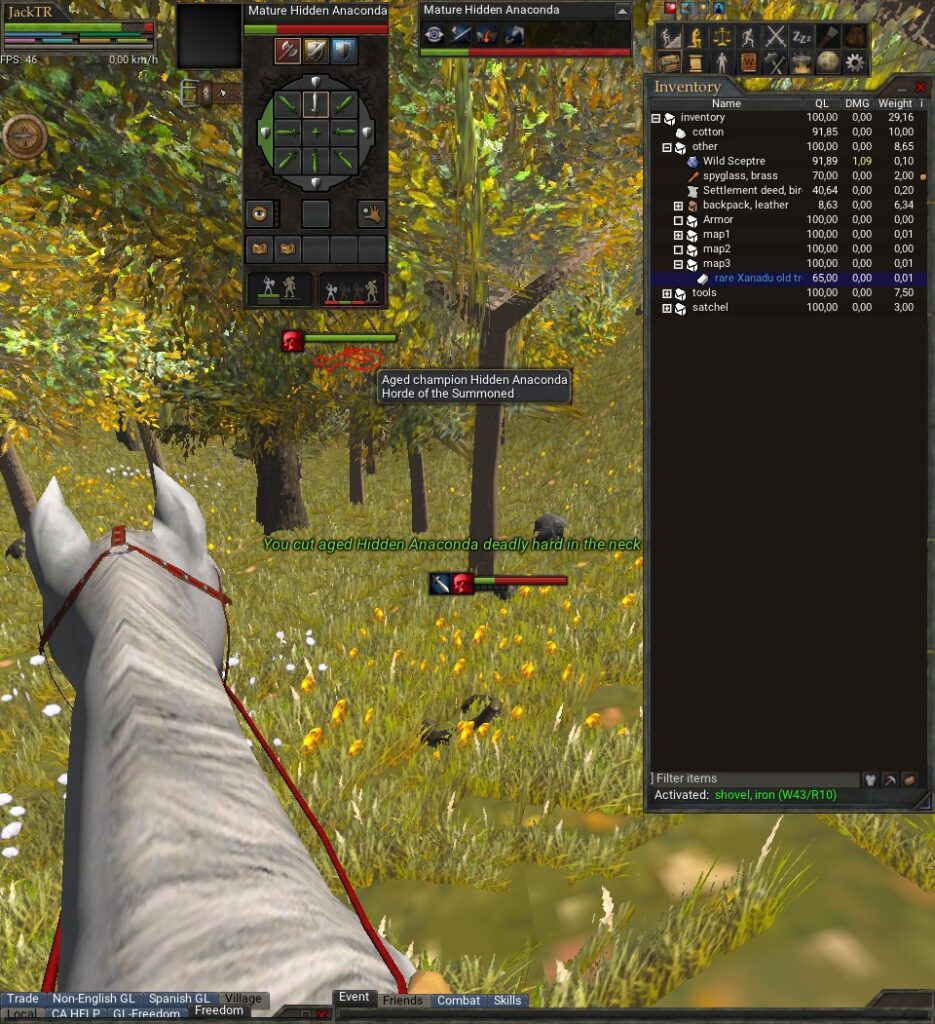Select the Wild Sceptre in inventory

click(733, 161)
